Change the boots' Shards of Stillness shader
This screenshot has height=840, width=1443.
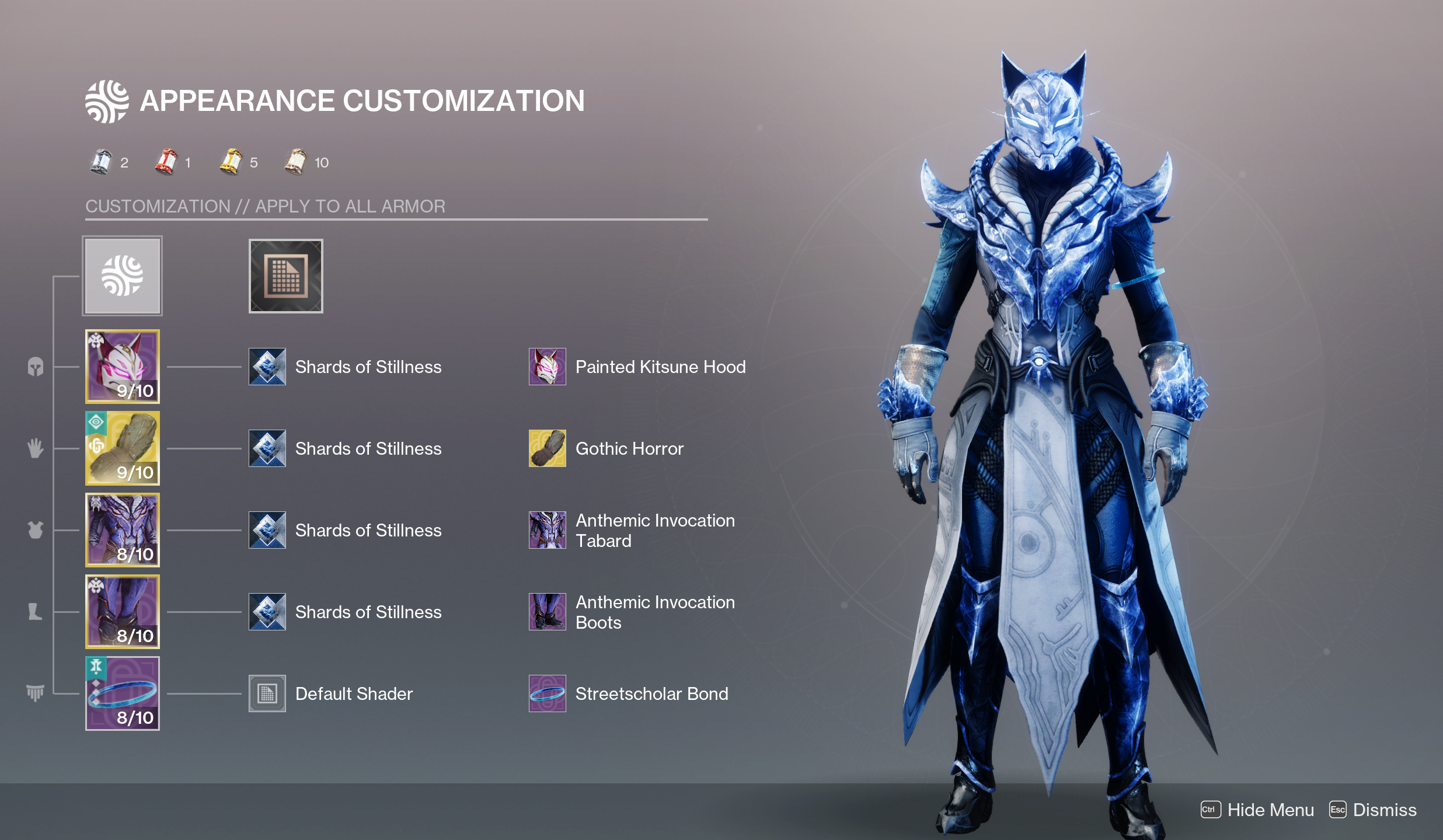(267, 612)
